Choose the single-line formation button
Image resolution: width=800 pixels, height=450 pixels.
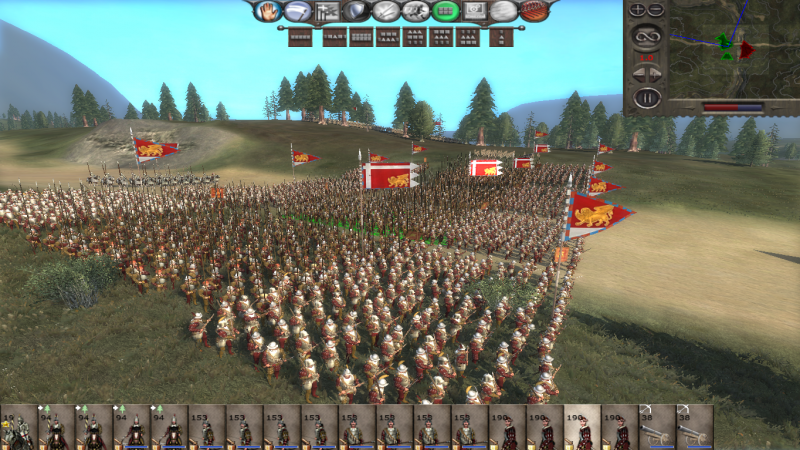tap(299, 37)
